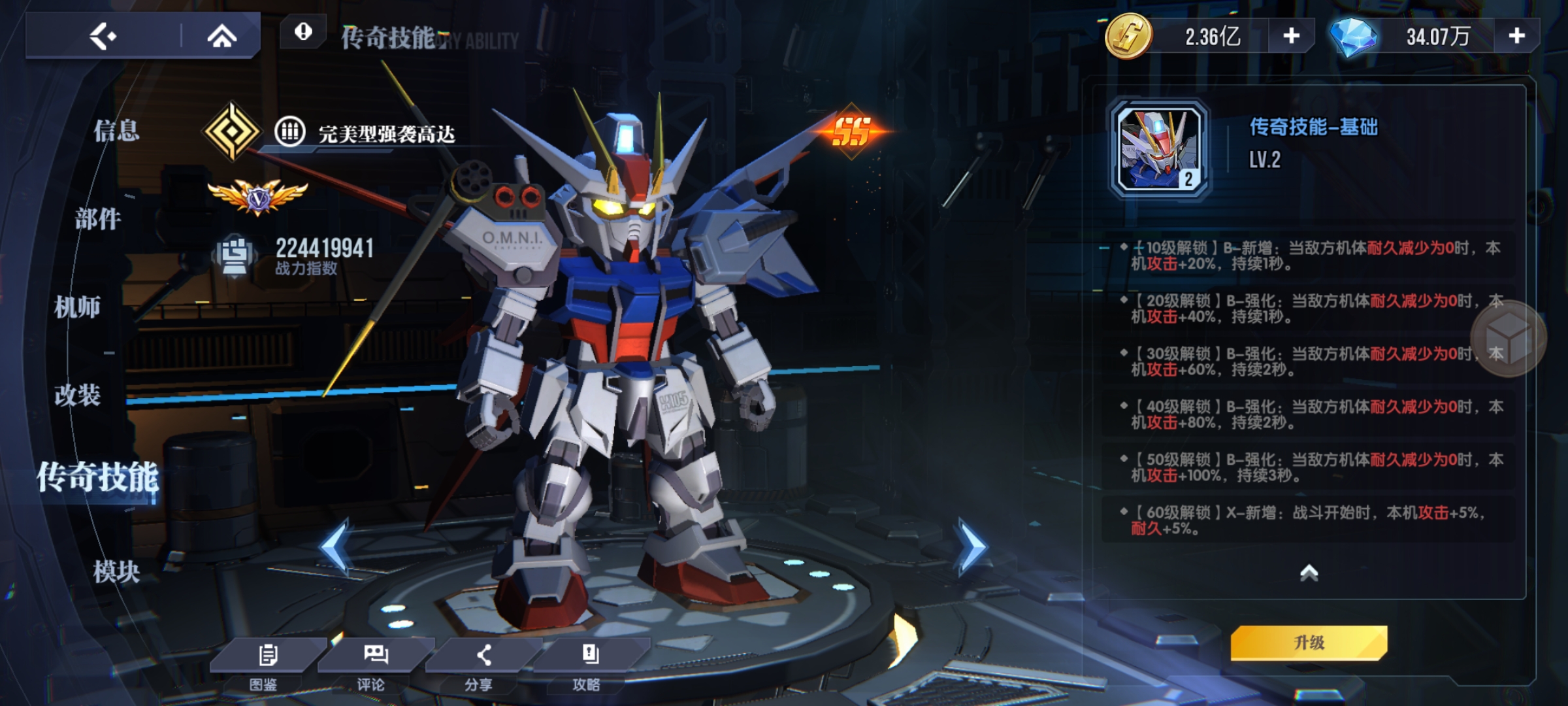
Task: Open the exclamation info icon
Action: click(x=303, y=32)
